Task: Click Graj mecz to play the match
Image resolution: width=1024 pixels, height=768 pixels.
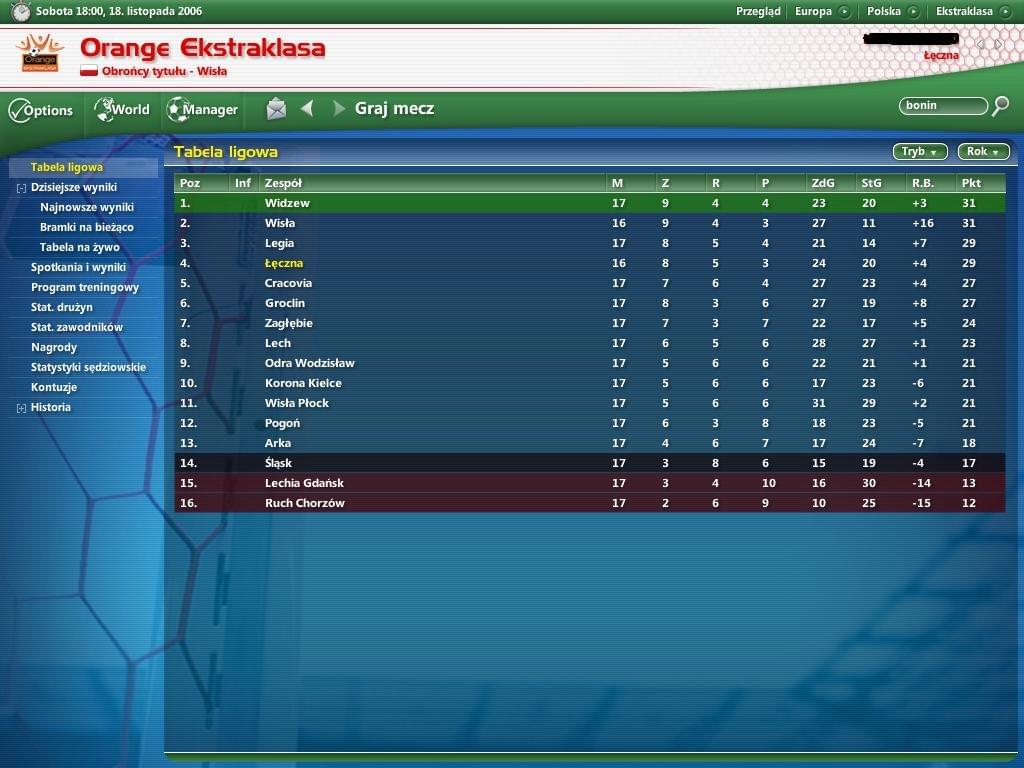Action: [x=394, y=109]
